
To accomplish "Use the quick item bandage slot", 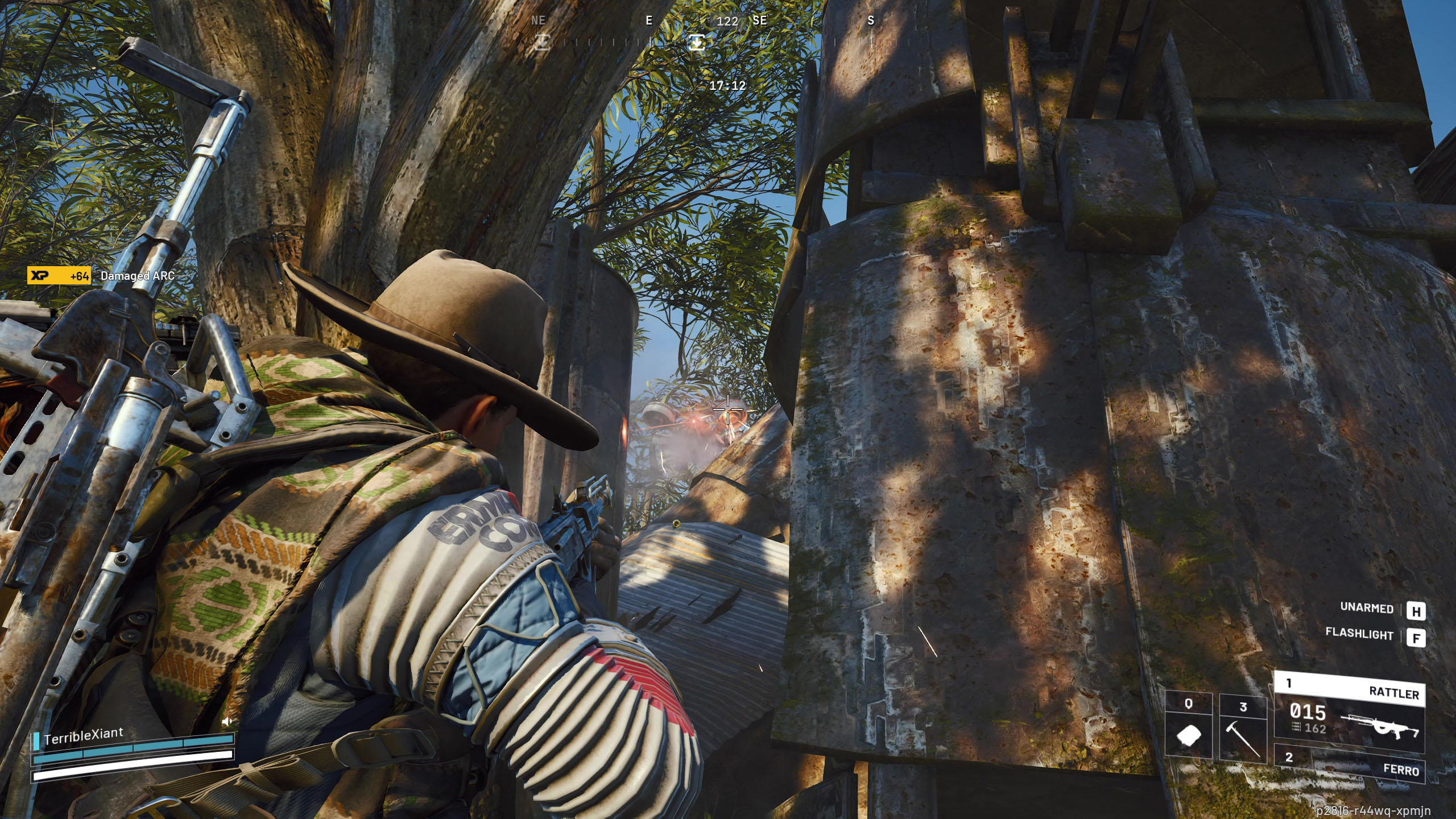I will [x=1188, y=728].
